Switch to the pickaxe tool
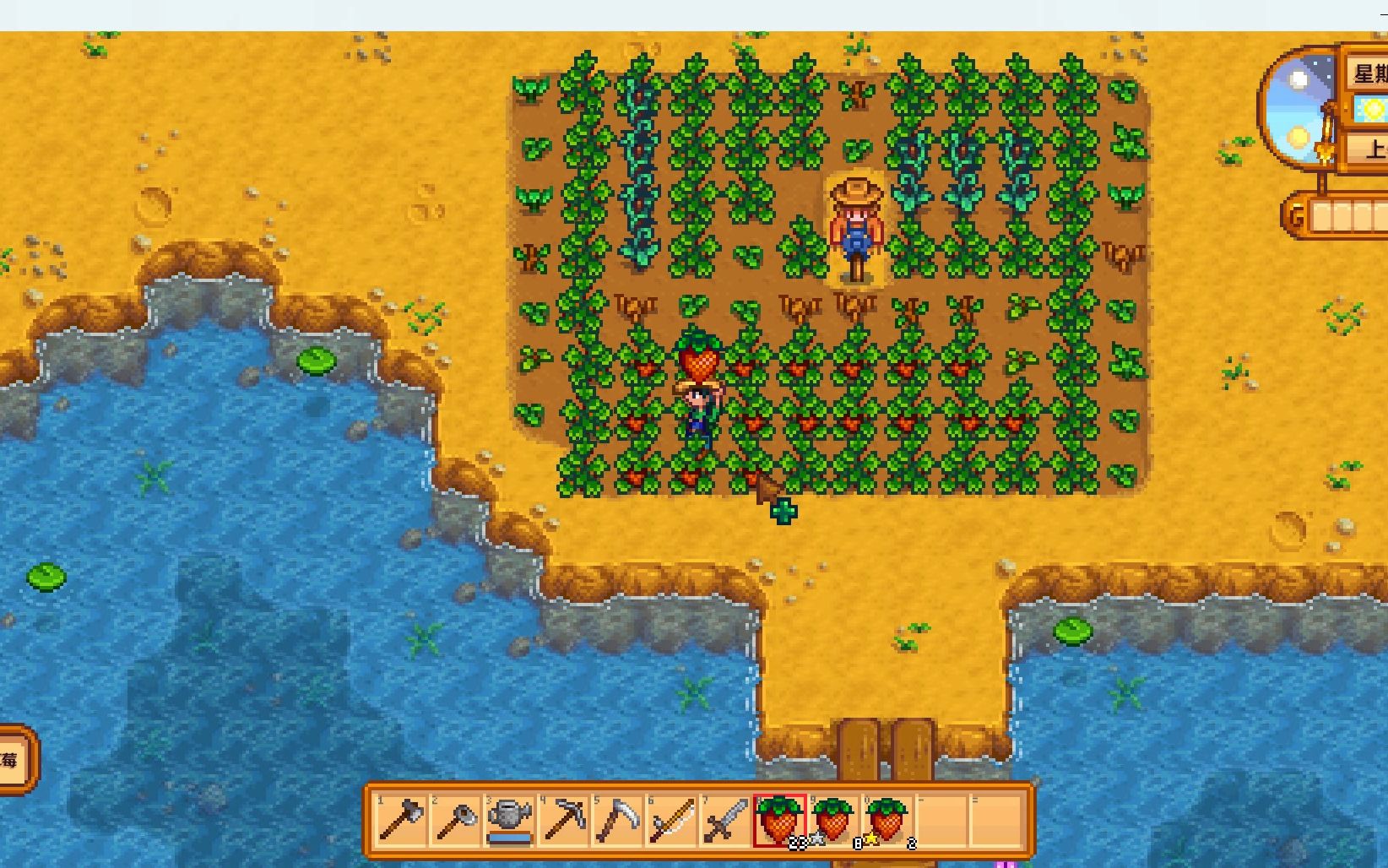This screenshot has width=1388, height=868. click(x=563, y=819)
